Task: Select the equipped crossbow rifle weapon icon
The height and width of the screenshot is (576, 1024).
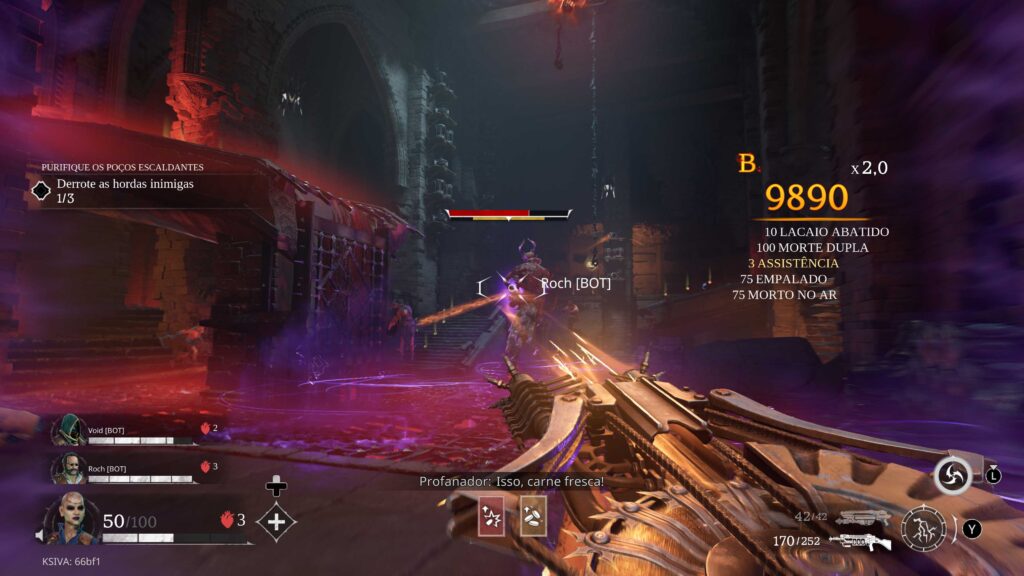Action: click(860, 542)
